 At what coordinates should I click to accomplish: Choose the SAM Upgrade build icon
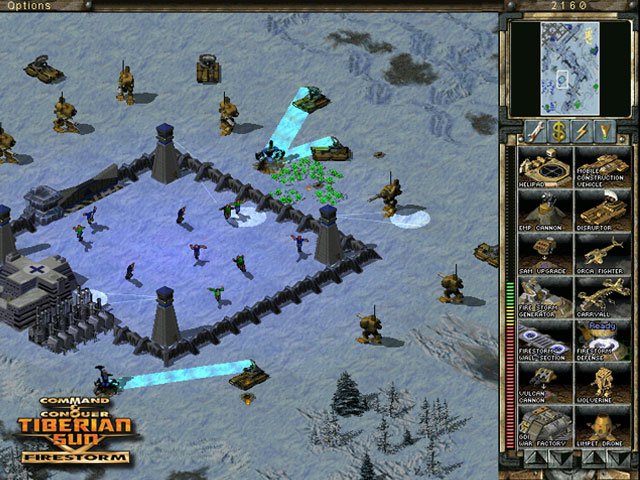pos(544,254)
